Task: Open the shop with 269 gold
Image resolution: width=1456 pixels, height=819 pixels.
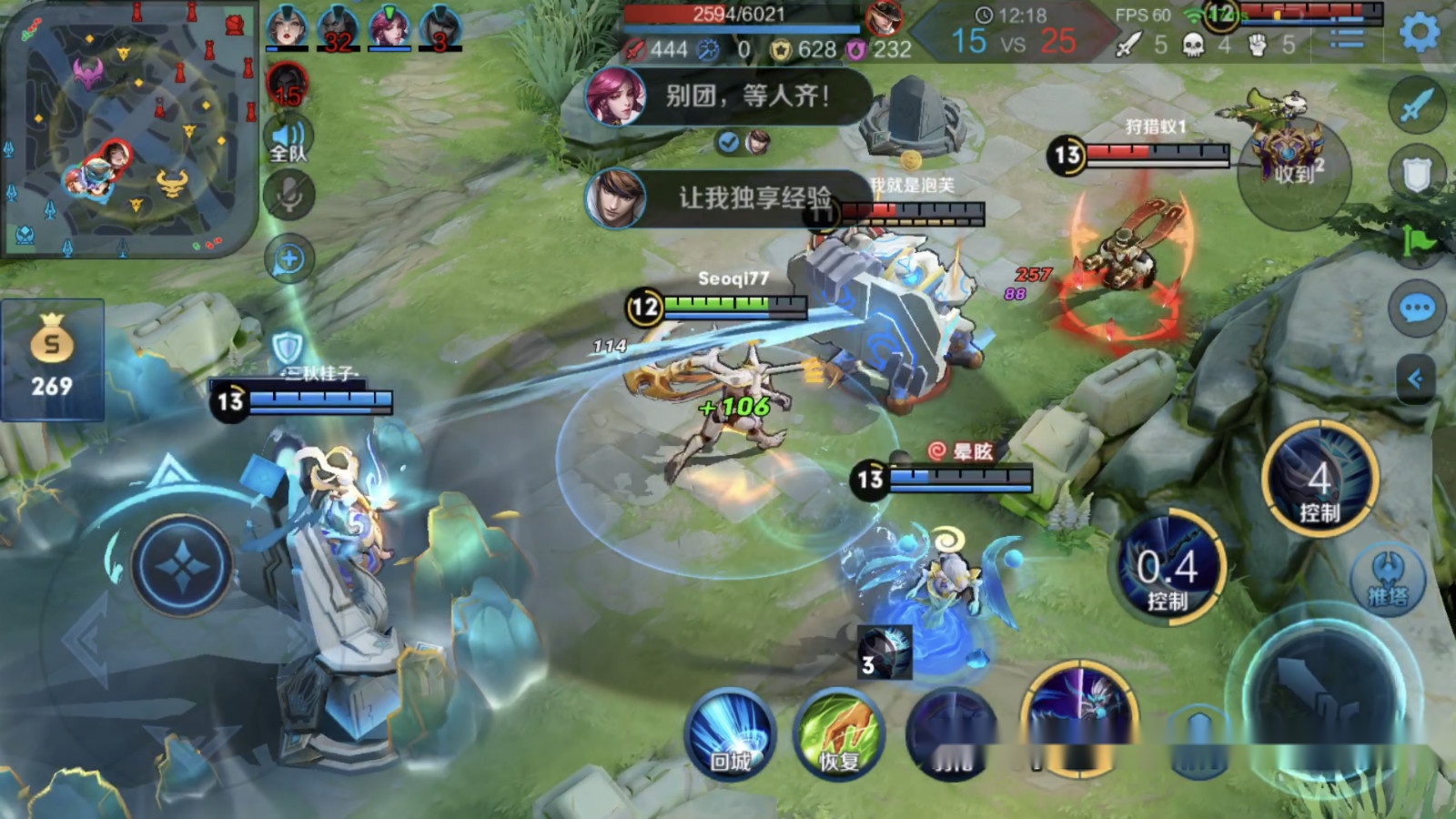Action: coord(52,359)
